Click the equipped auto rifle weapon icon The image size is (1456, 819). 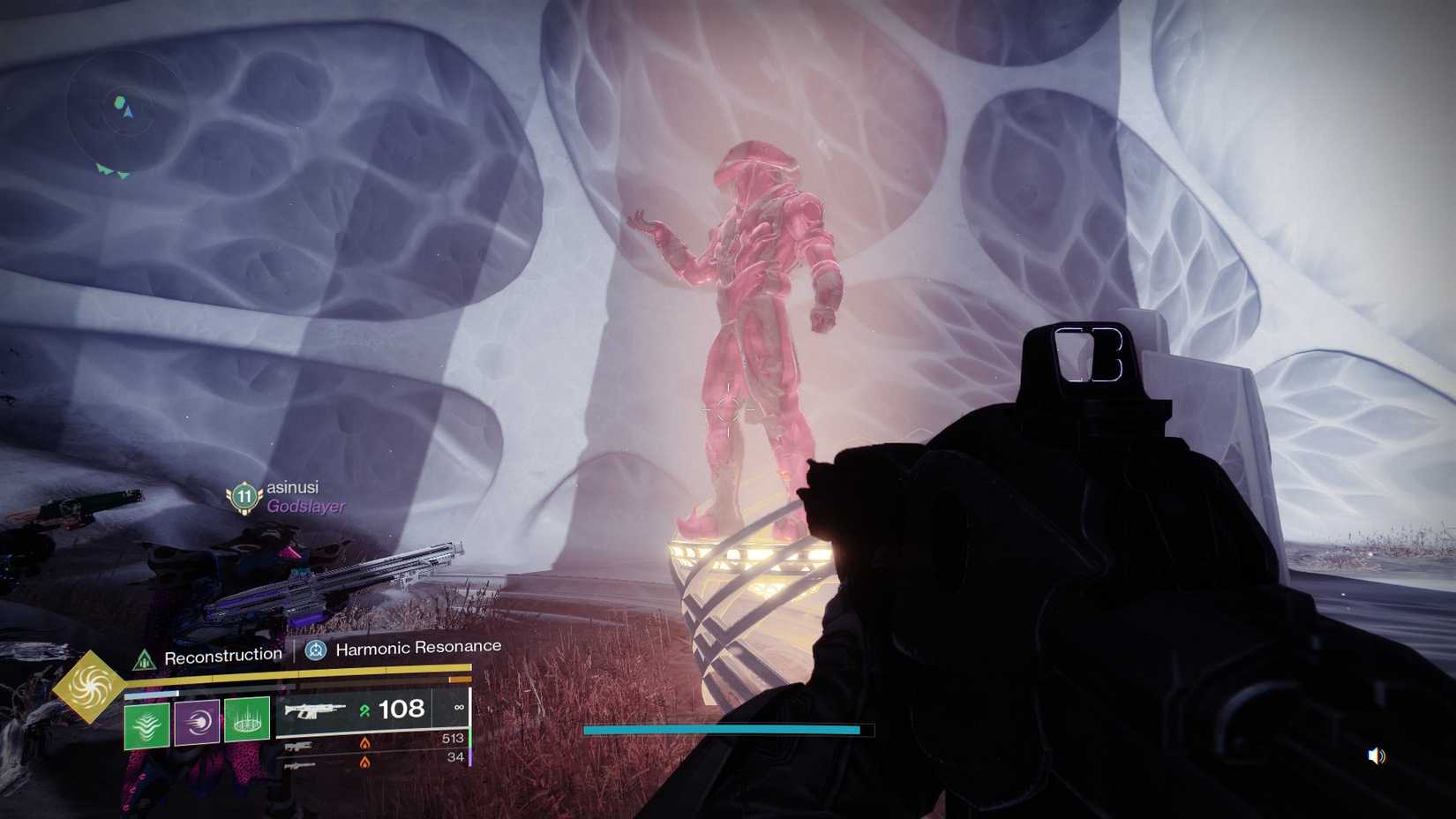(316, 710)
